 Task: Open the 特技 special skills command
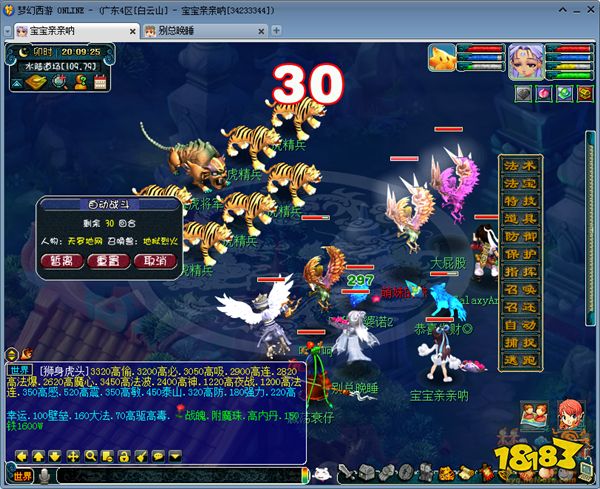(520, 202)
